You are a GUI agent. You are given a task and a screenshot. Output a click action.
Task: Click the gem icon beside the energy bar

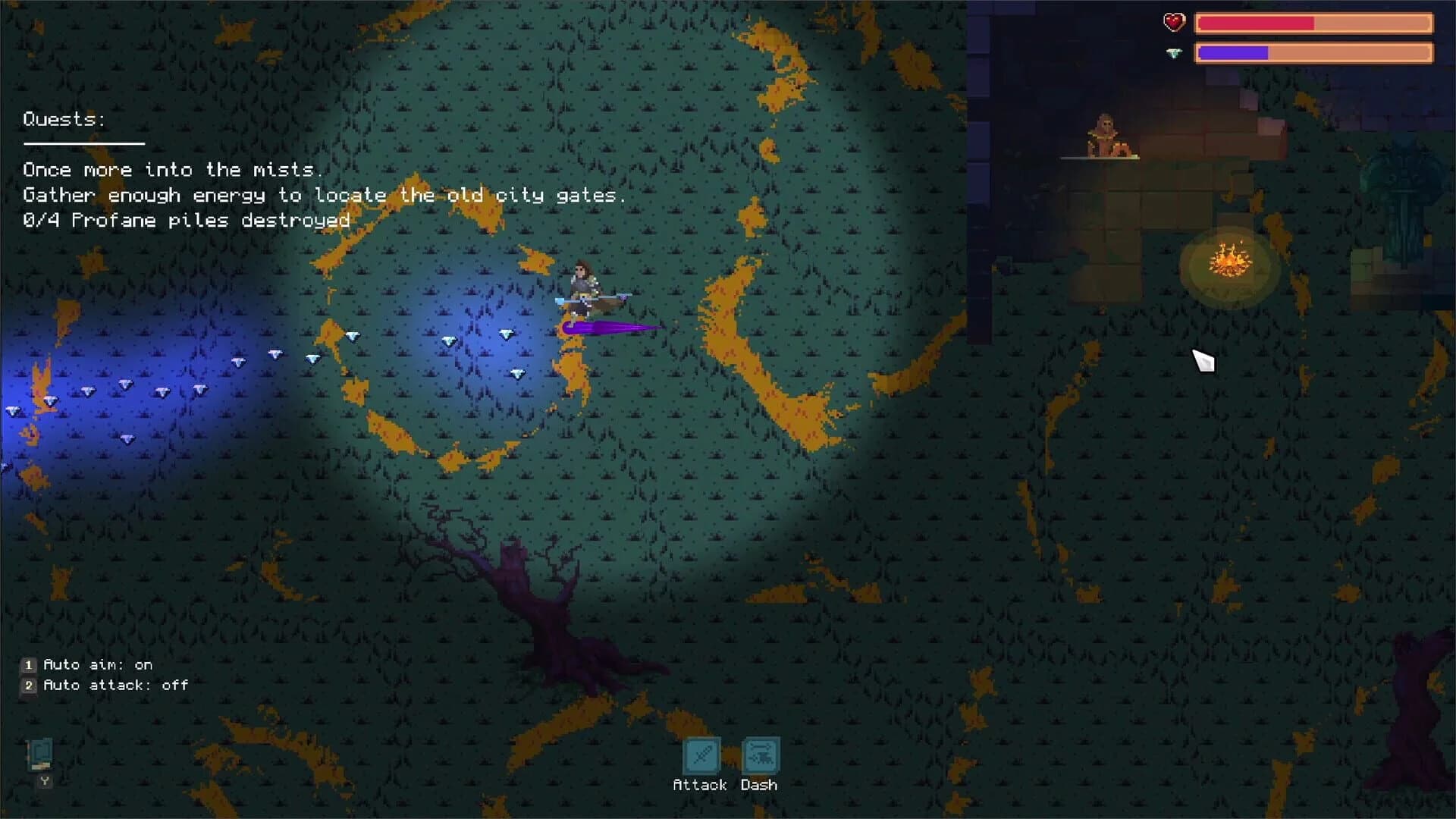click(x=1174, y=53)
